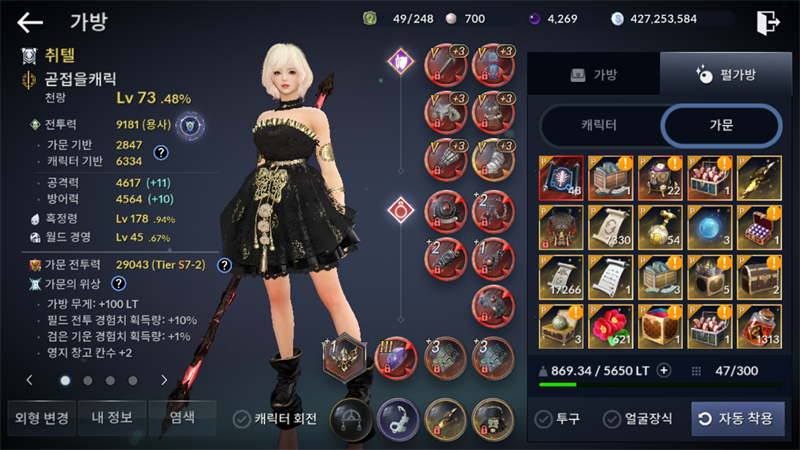The height and width of the screenshot is (450, 800).
Task: Select the 캐릭터 bag filter
Action: (x=599, y=125)
